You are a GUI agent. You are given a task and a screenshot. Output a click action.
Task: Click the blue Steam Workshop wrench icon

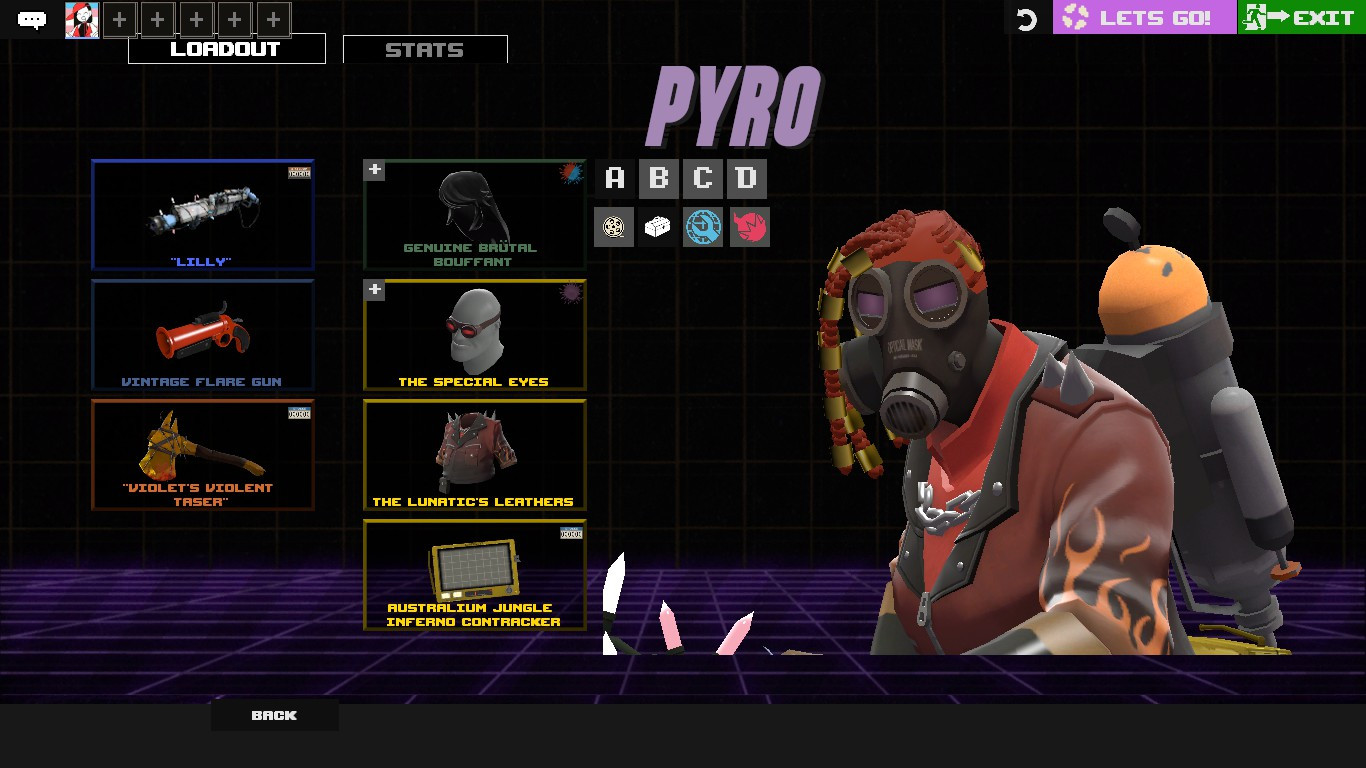click(x=702, y=226)
